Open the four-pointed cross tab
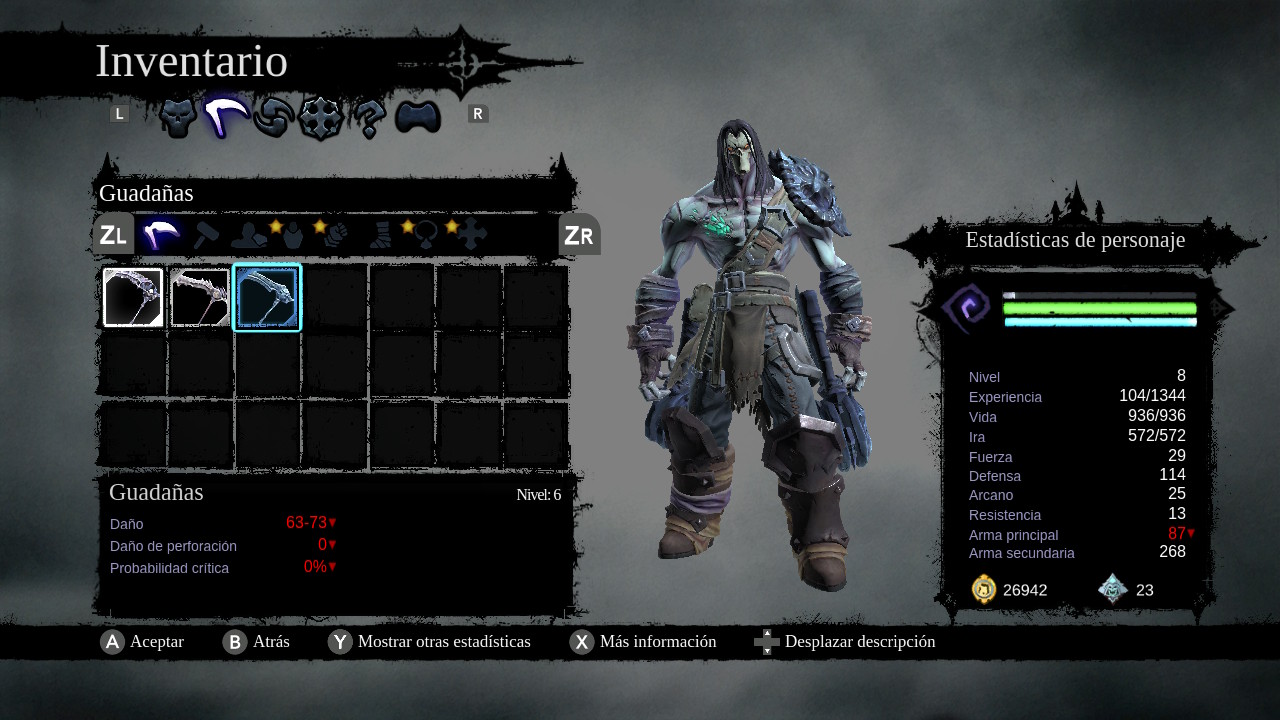 [x=321, y=118]
